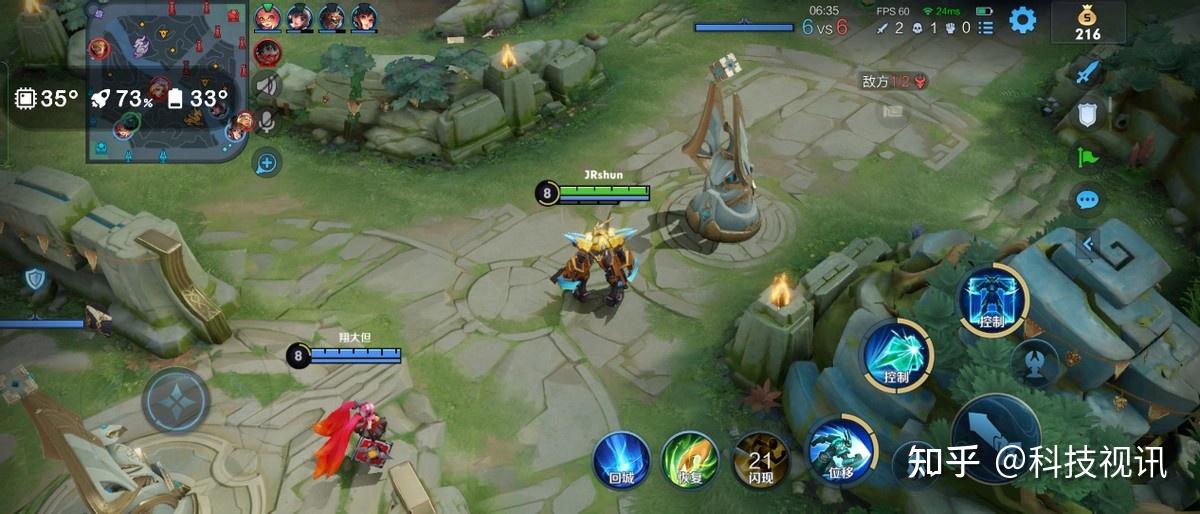Send the green flag gather signal
The image size is (1200, 514).
(1087, 157)
